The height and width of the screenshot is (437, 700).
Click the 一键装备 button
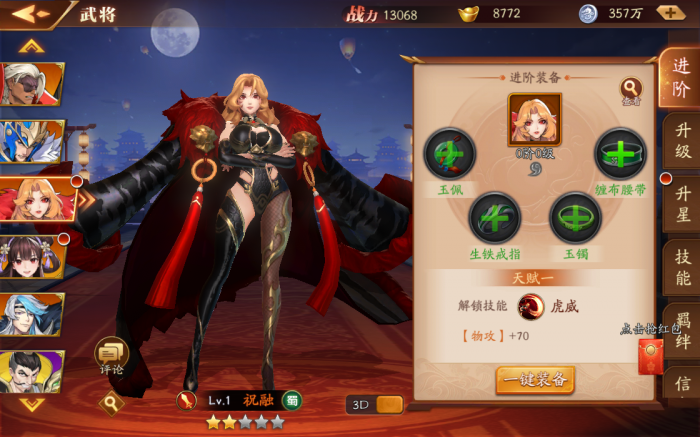[x=535, y=379]
